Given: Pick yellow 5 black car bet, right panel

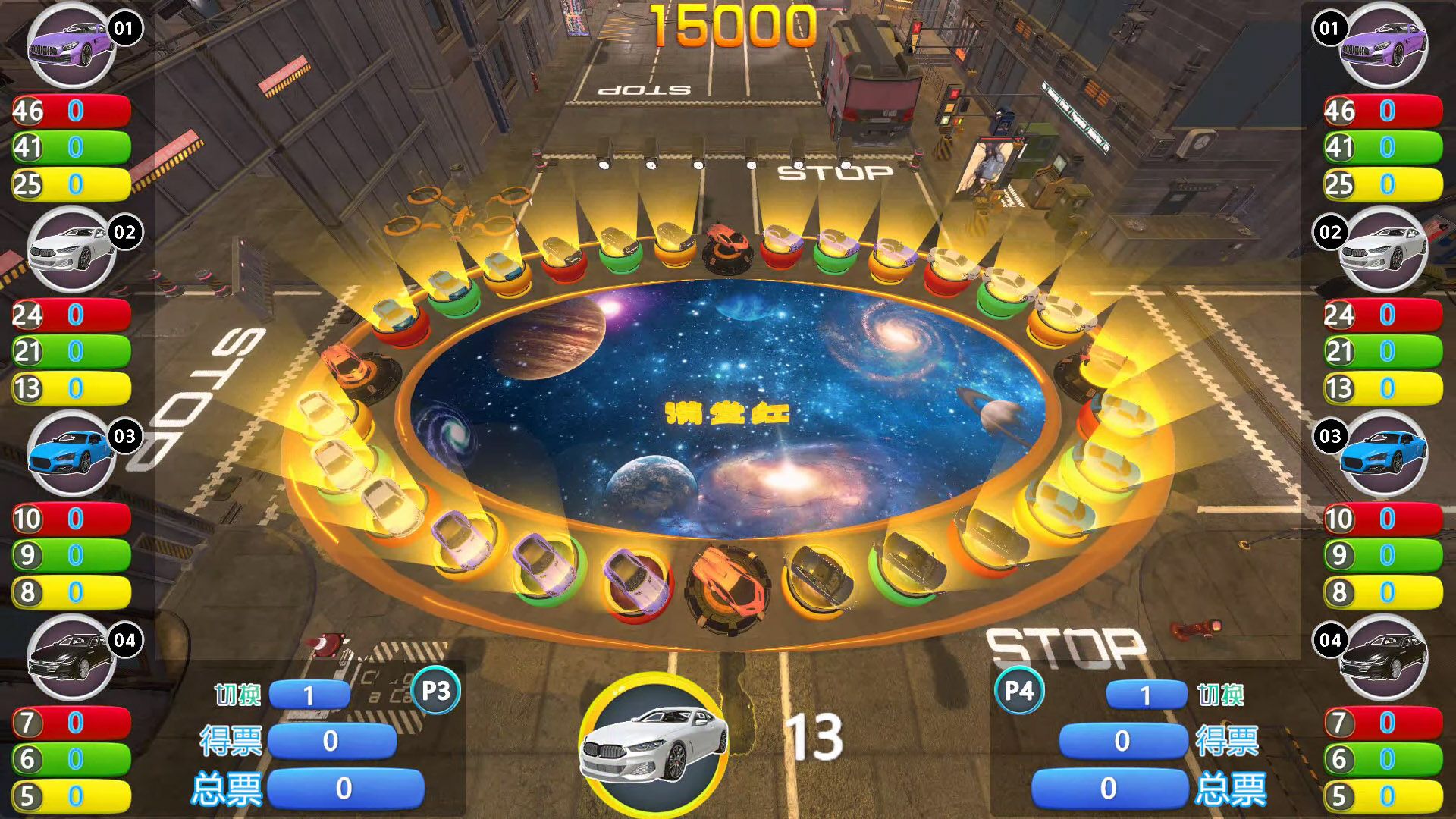Looking at the screenshot, I should tap(1382, 796).
